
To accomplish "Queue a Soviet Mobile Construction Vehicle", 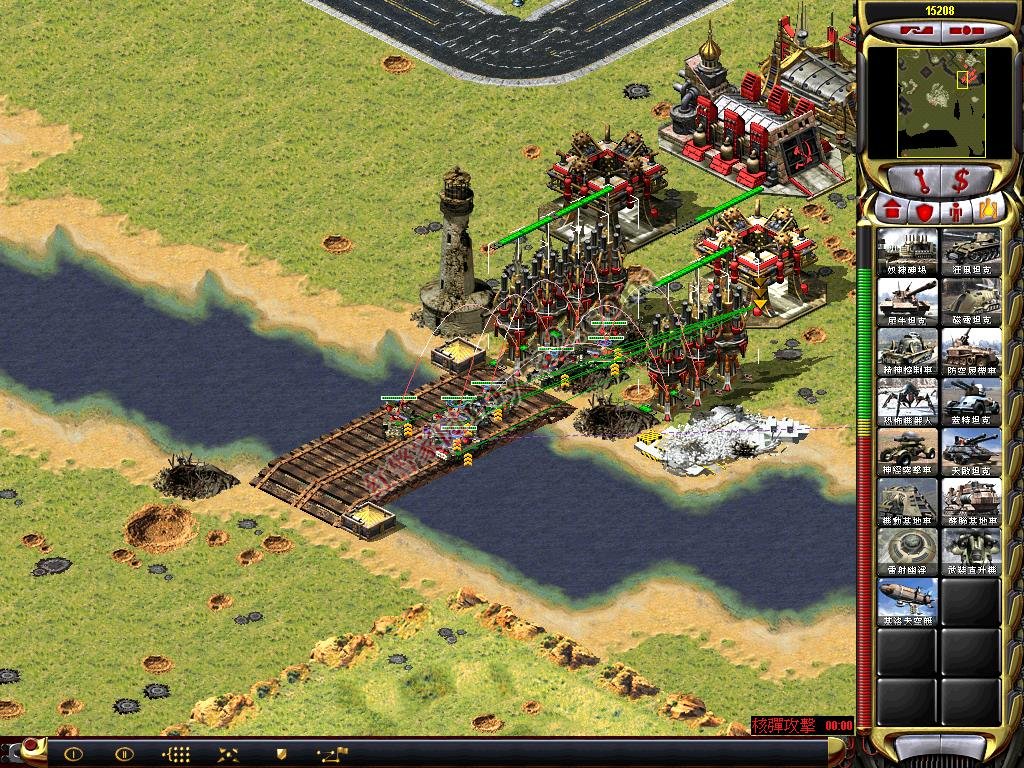I will pyautogui.click(x=970, y=501).
